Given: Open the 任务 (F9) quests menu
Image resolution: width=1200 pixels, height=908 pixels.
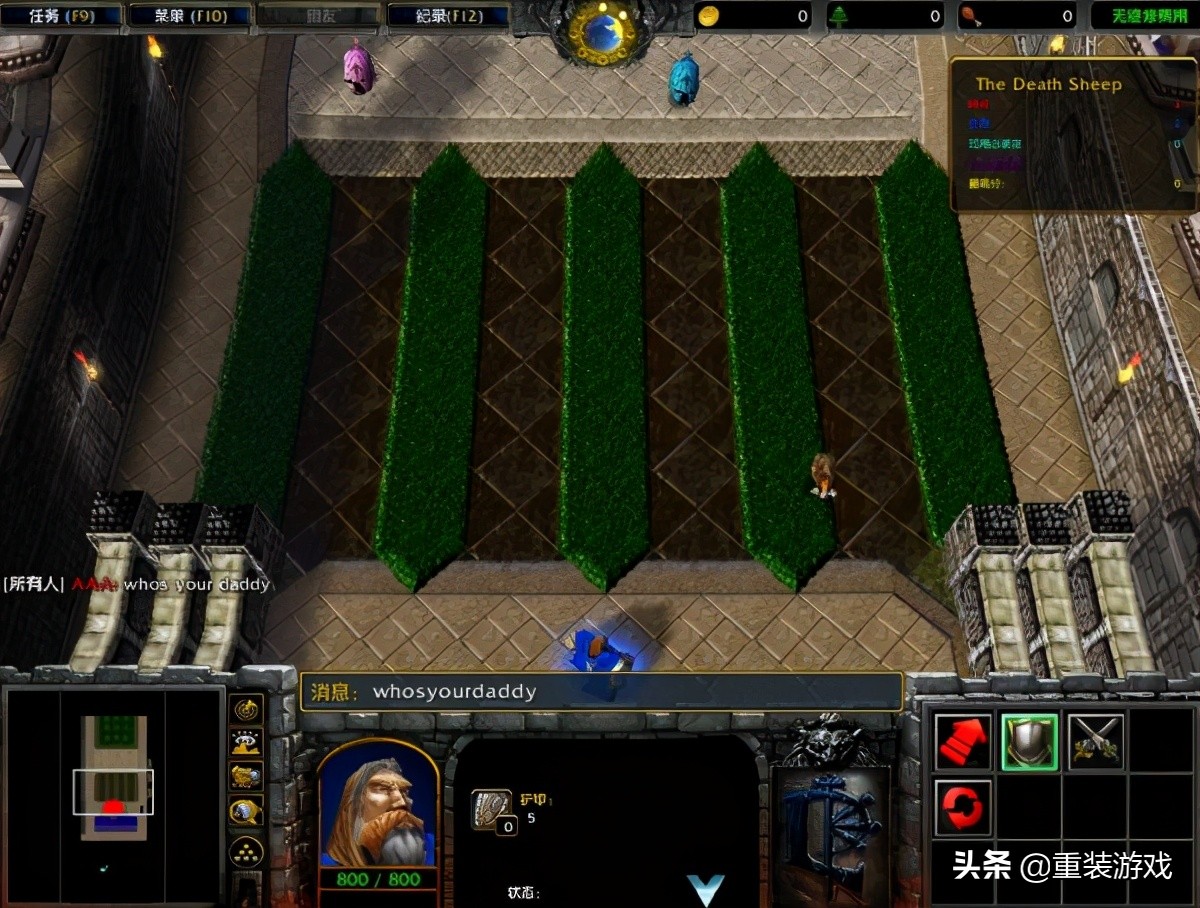Looking at the screenshot, I should point(61,16).
